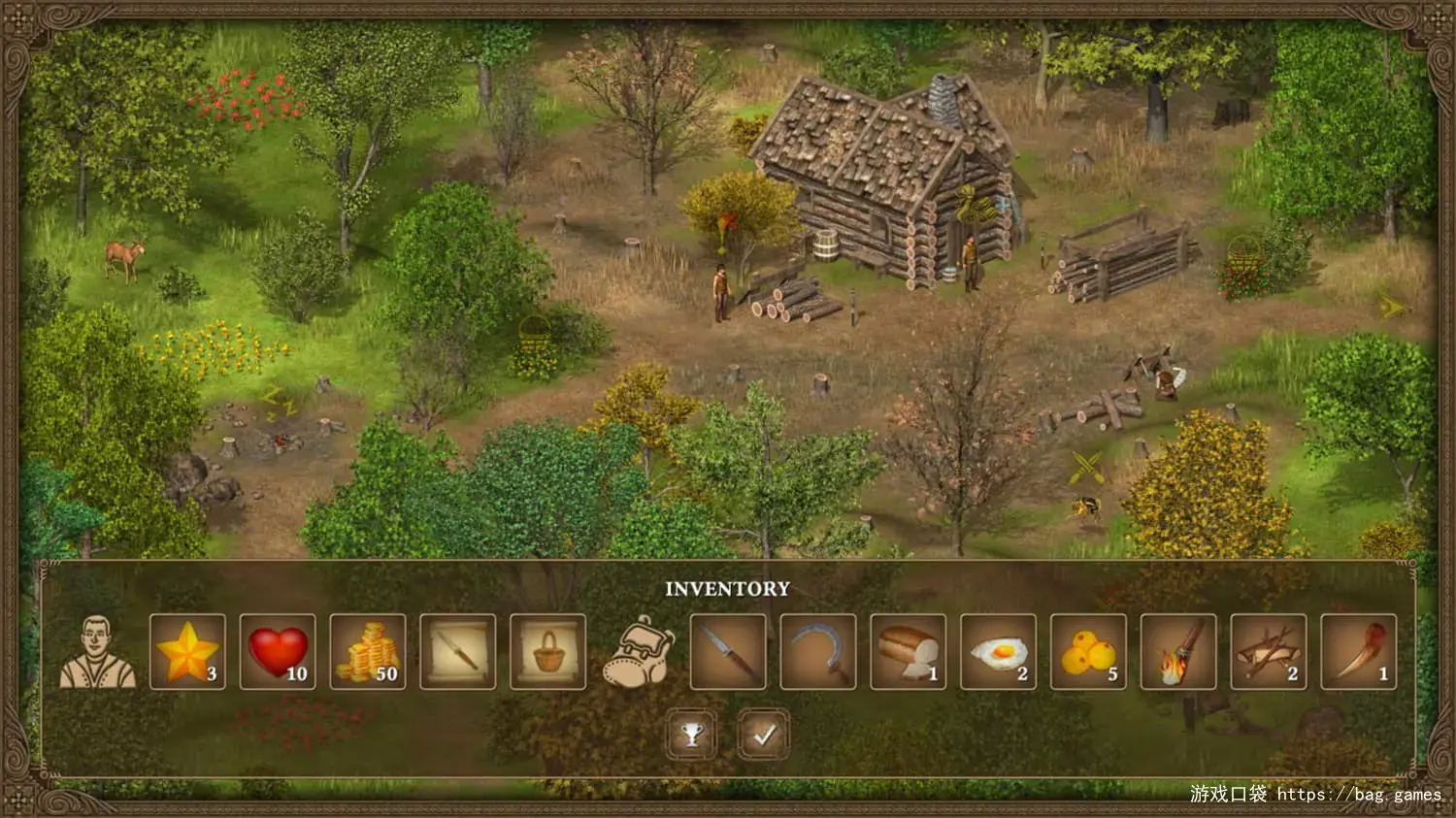Select the knife in the inventory

728,652
